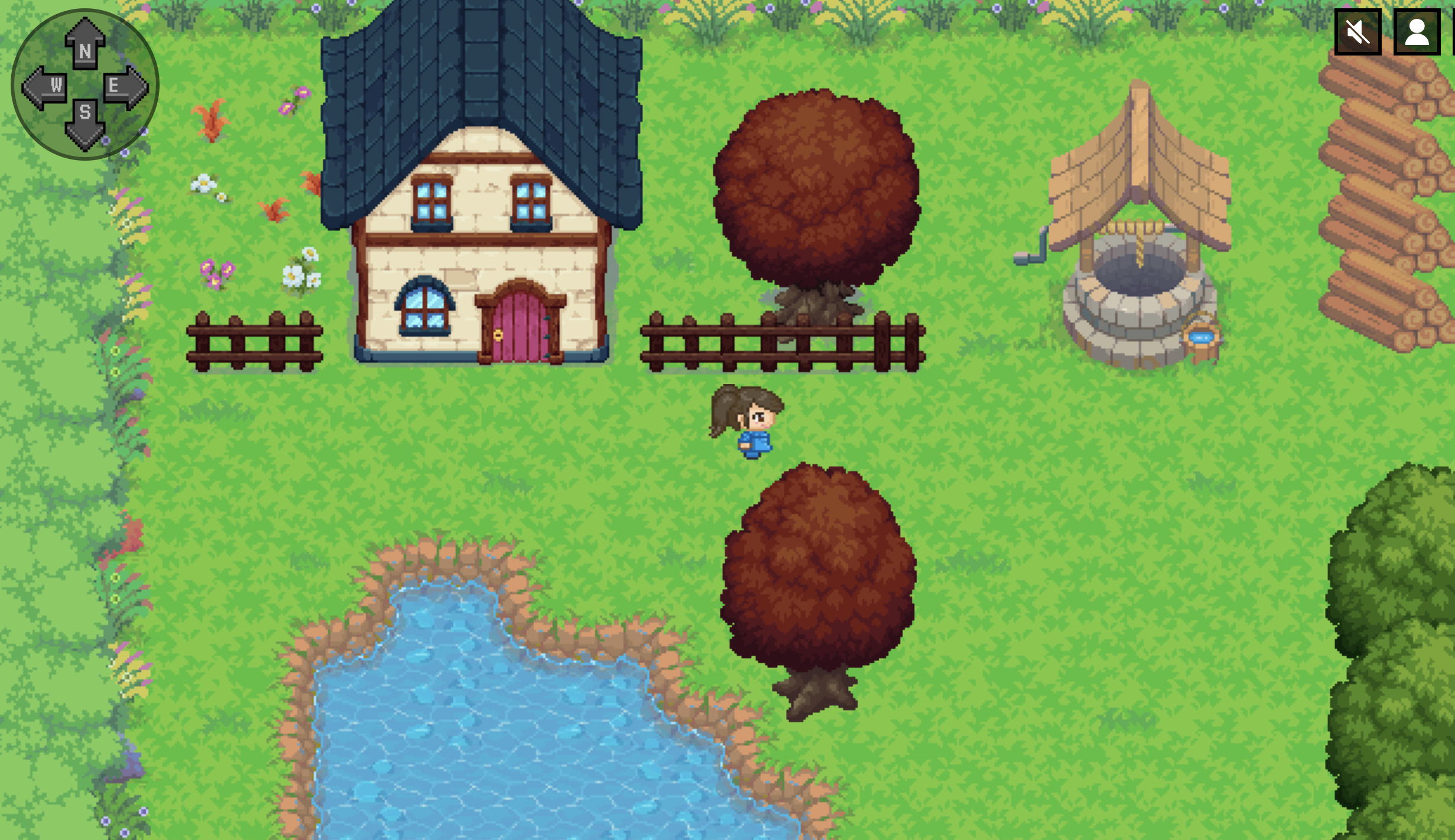Viewport: 1455px width, 840px height.
Task: Select the S arrow on the compass
Action: click(85, 118)
